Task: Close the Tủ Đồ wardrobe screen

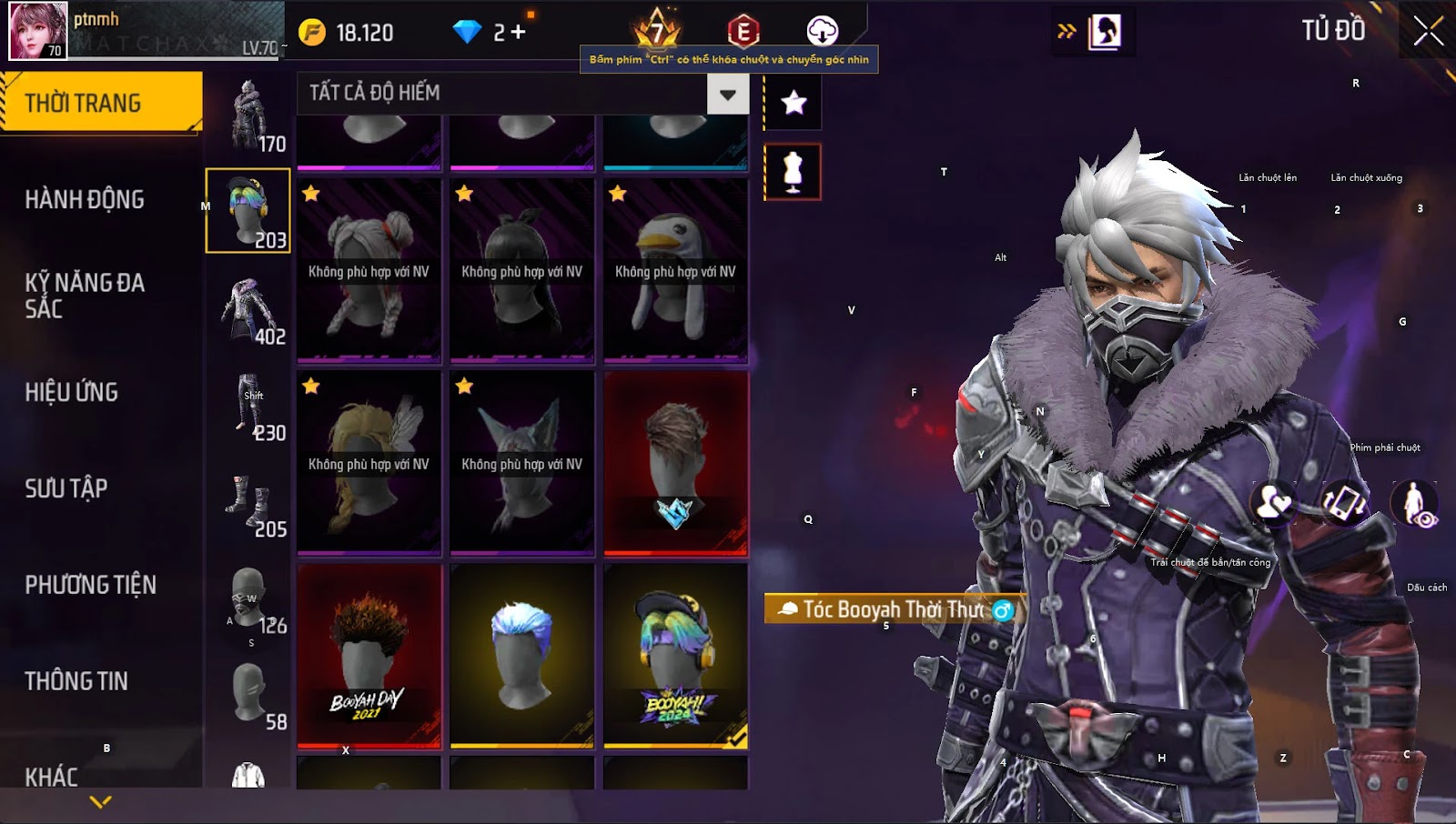Action: (x=1428, y=31)
